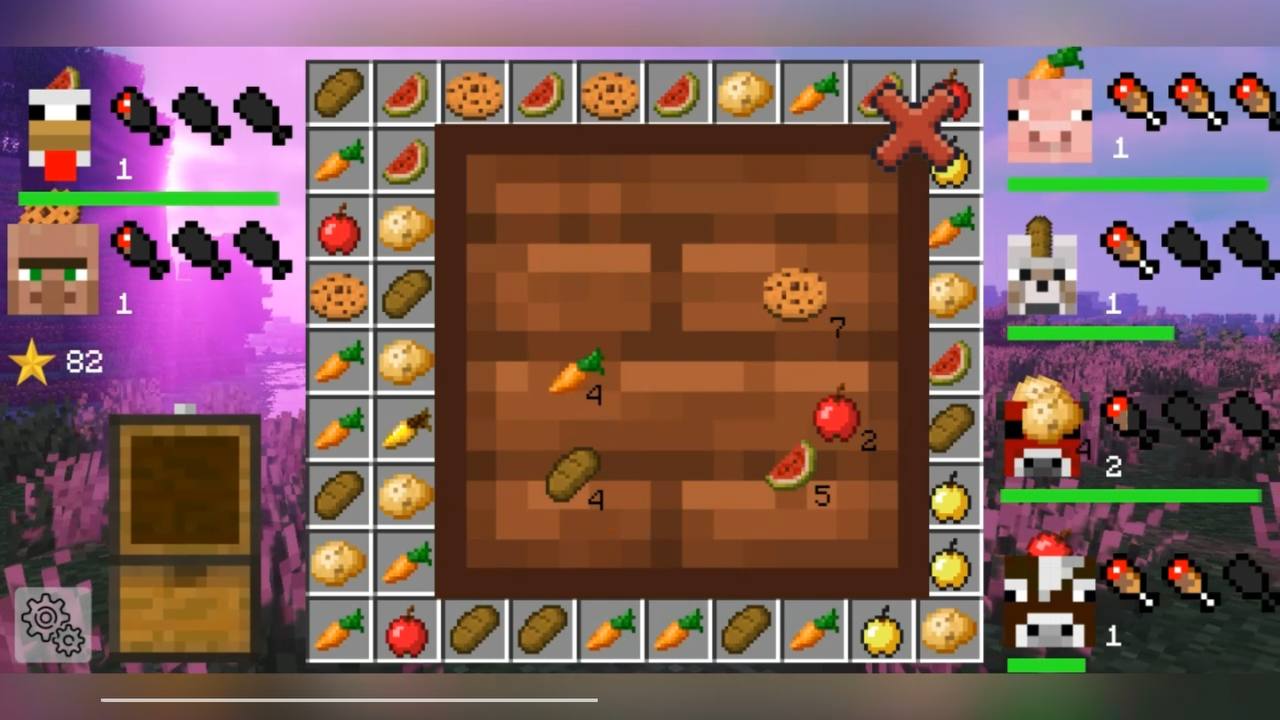This screenshot has width=1280, height=720.
Task: Click the star showing 82 points
Action: (x=32, y=362)
